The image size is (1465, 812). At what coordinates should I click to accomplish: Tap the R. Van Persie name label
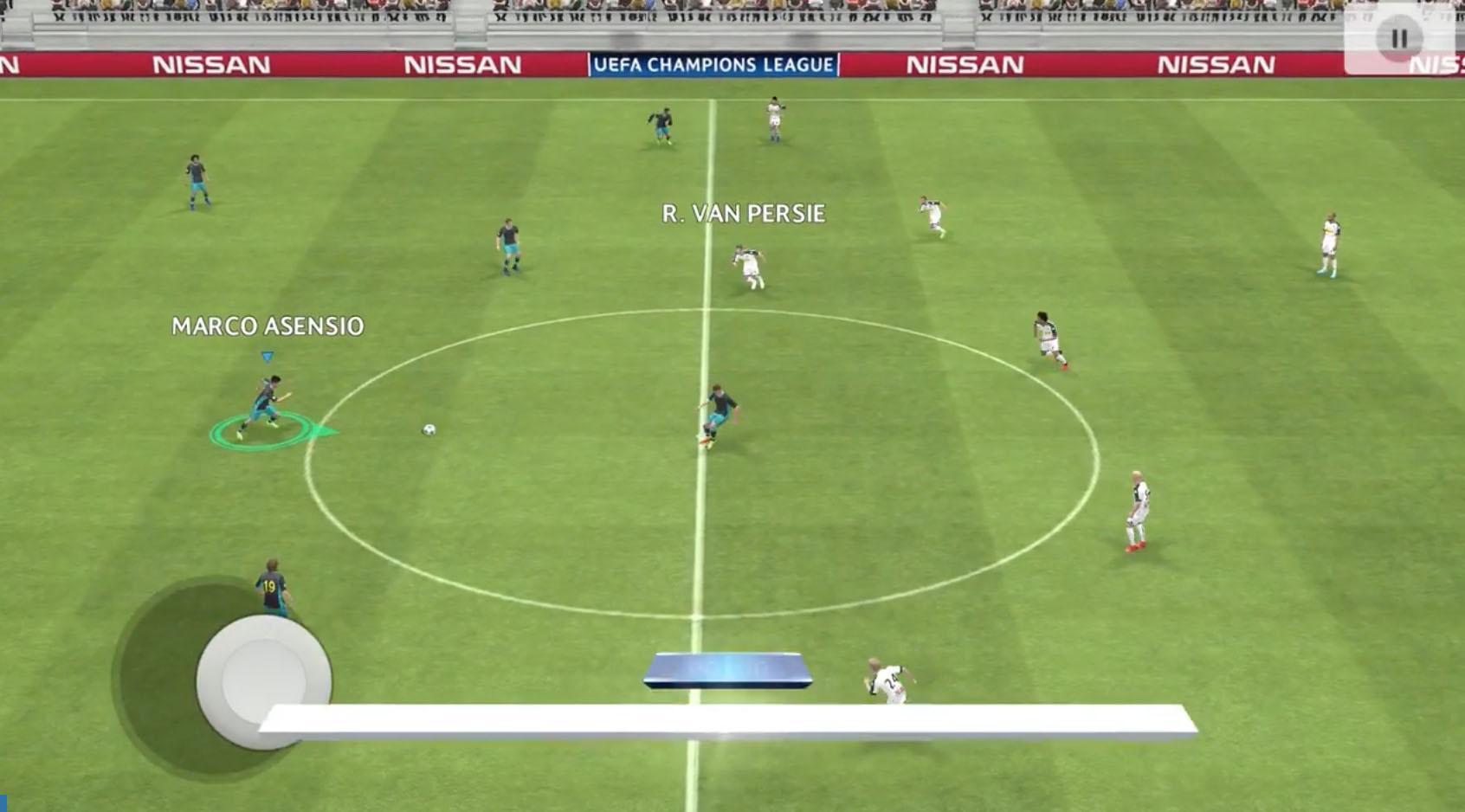pyautogui.click(x=743, y=210)
